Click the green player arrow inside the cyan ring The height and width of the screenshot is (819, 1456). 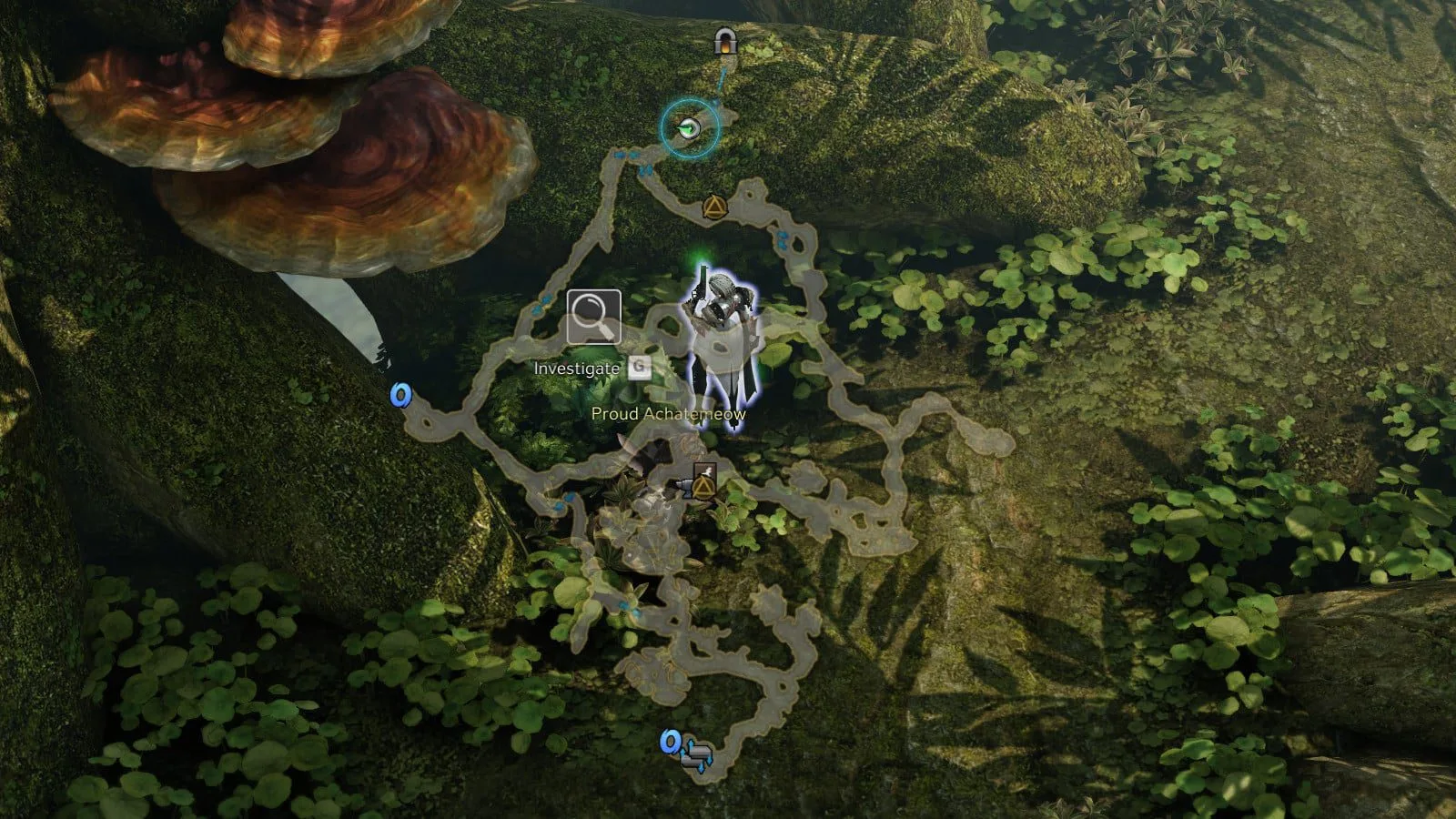pos(690,128)
